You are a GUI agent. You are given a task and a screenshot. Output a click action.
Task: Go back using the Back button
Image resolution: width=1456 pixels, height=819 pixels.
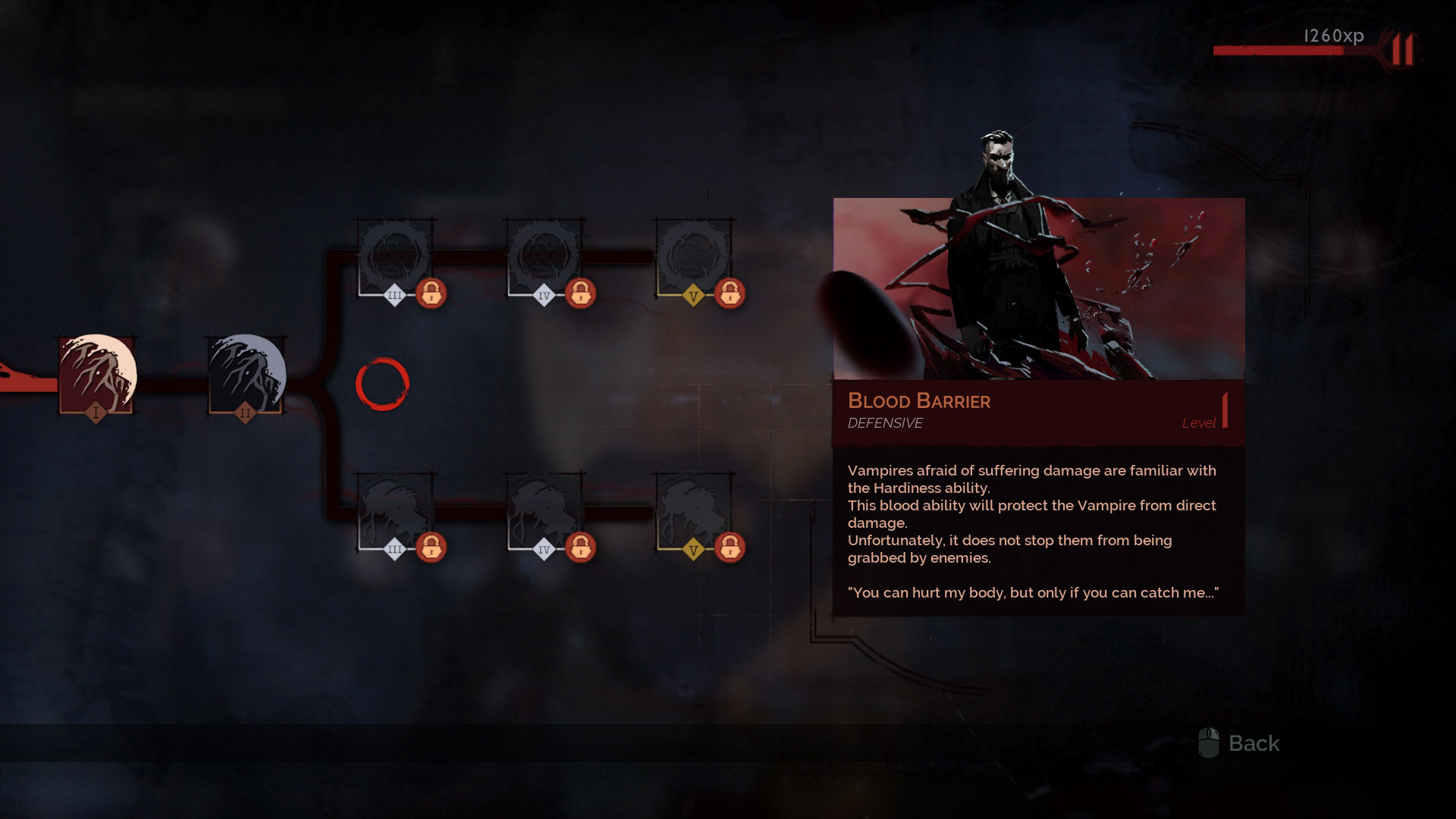[1239, 743]
